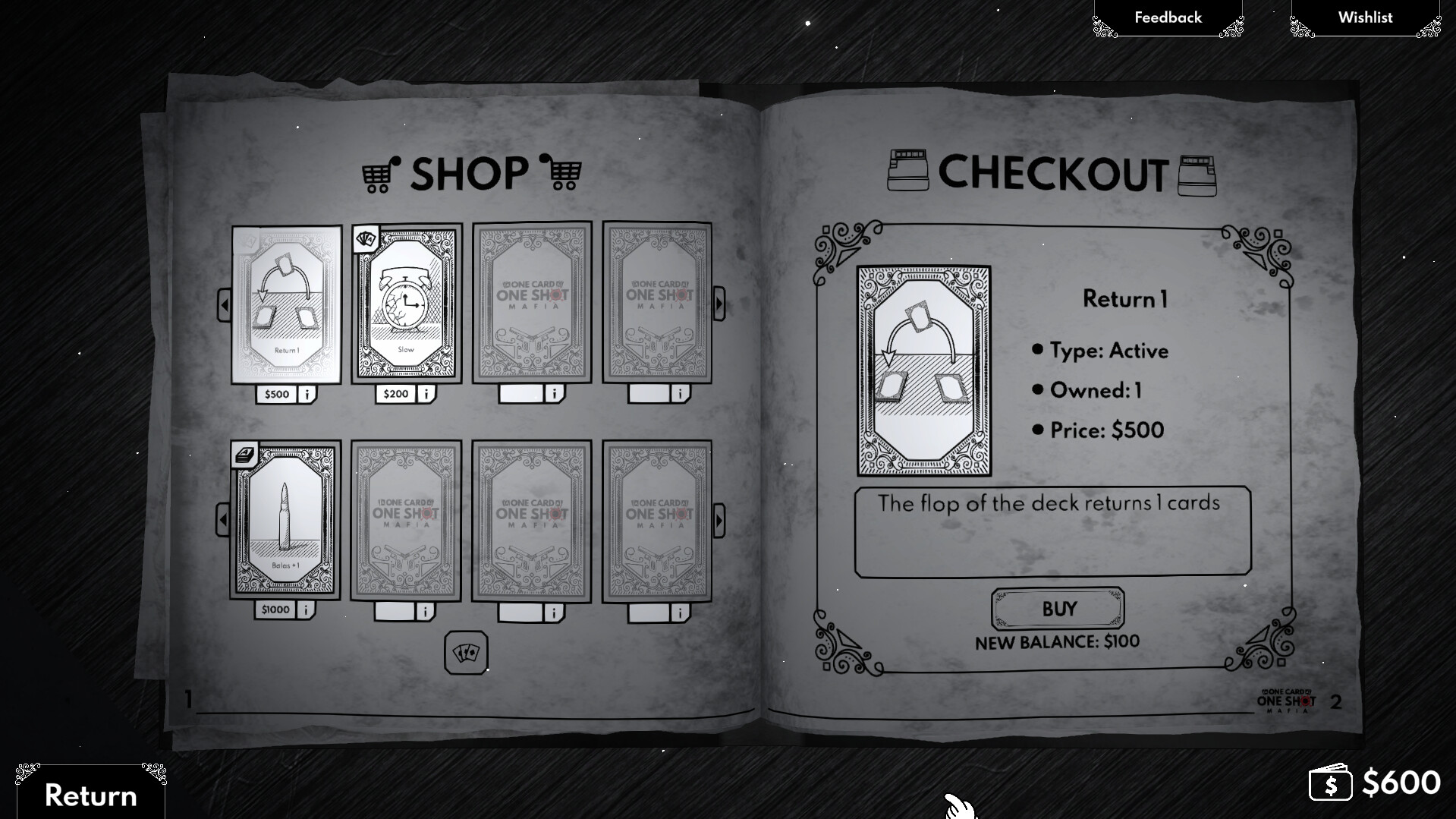This screenshot has width=1456, height=819.
Task: Click the right arrow beside the bottom card row
Action: click(x=718, y=520)
